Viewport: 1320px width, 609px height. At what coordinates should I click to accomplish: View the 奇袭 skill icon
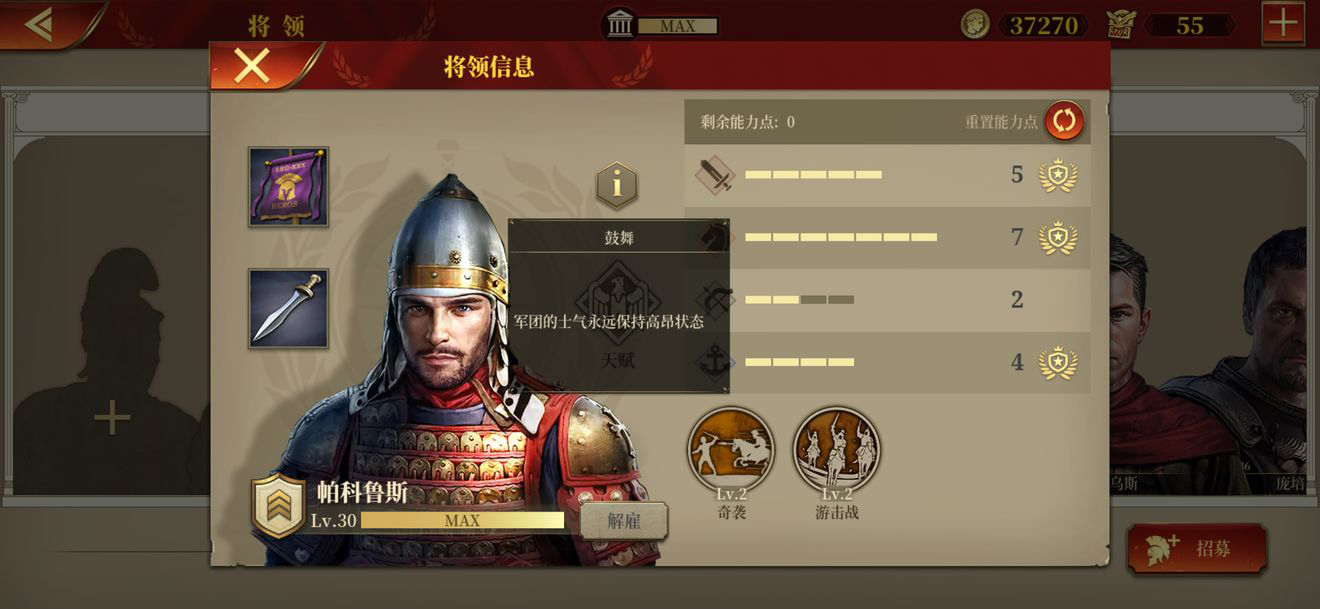731,449
